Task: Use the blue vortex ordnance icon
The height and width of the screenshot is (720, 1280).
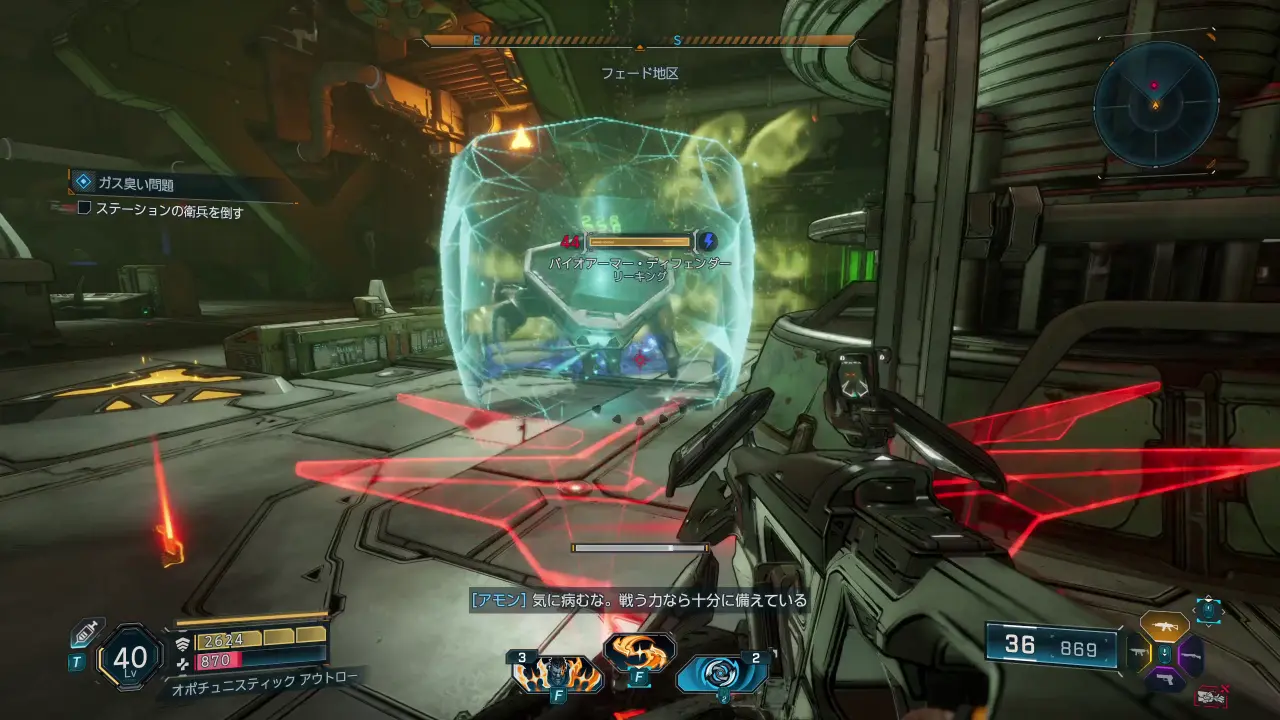Action: [x=721, y=674]
